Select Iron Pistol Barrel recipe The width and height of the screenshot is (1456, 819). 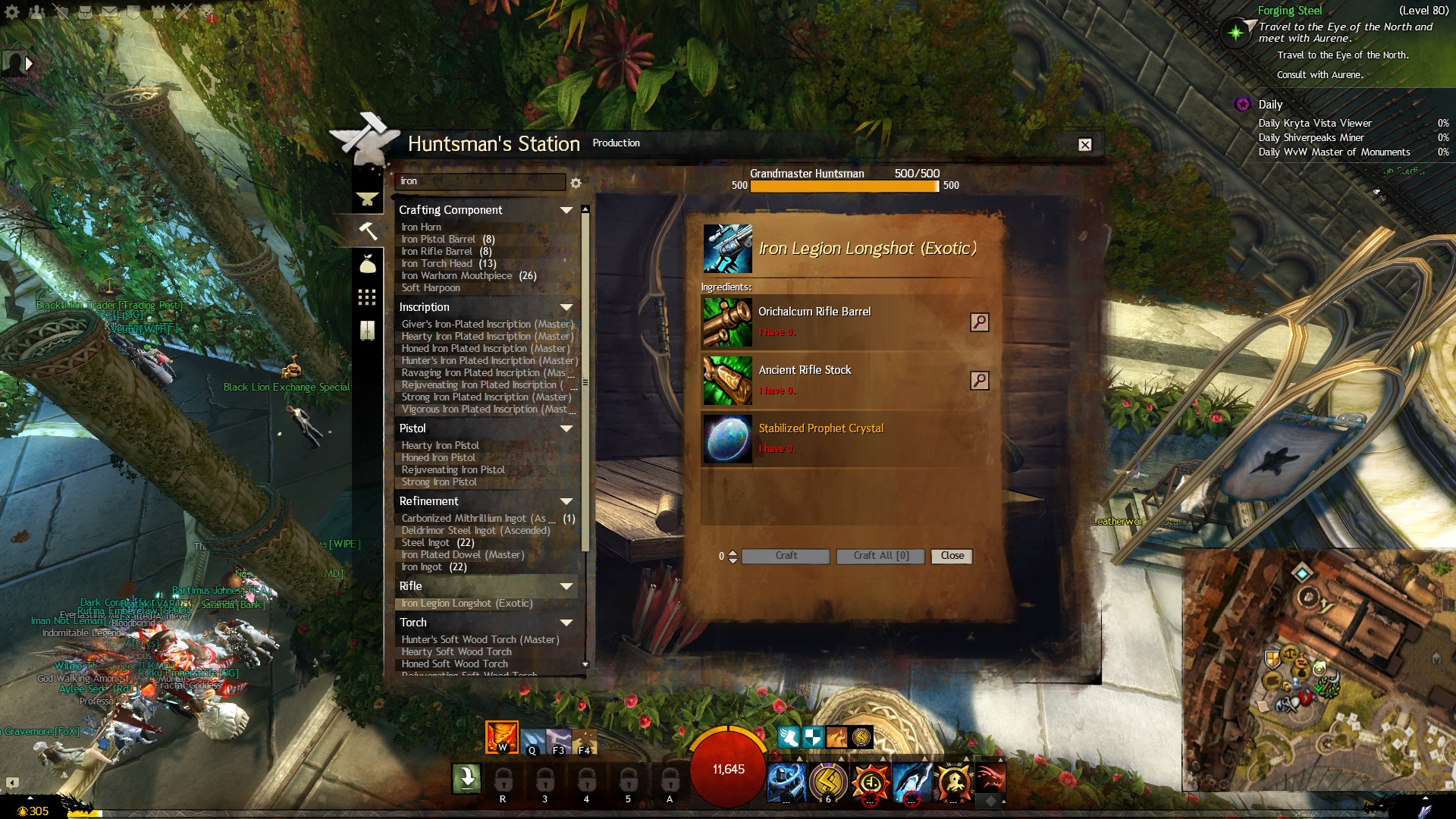439,239
